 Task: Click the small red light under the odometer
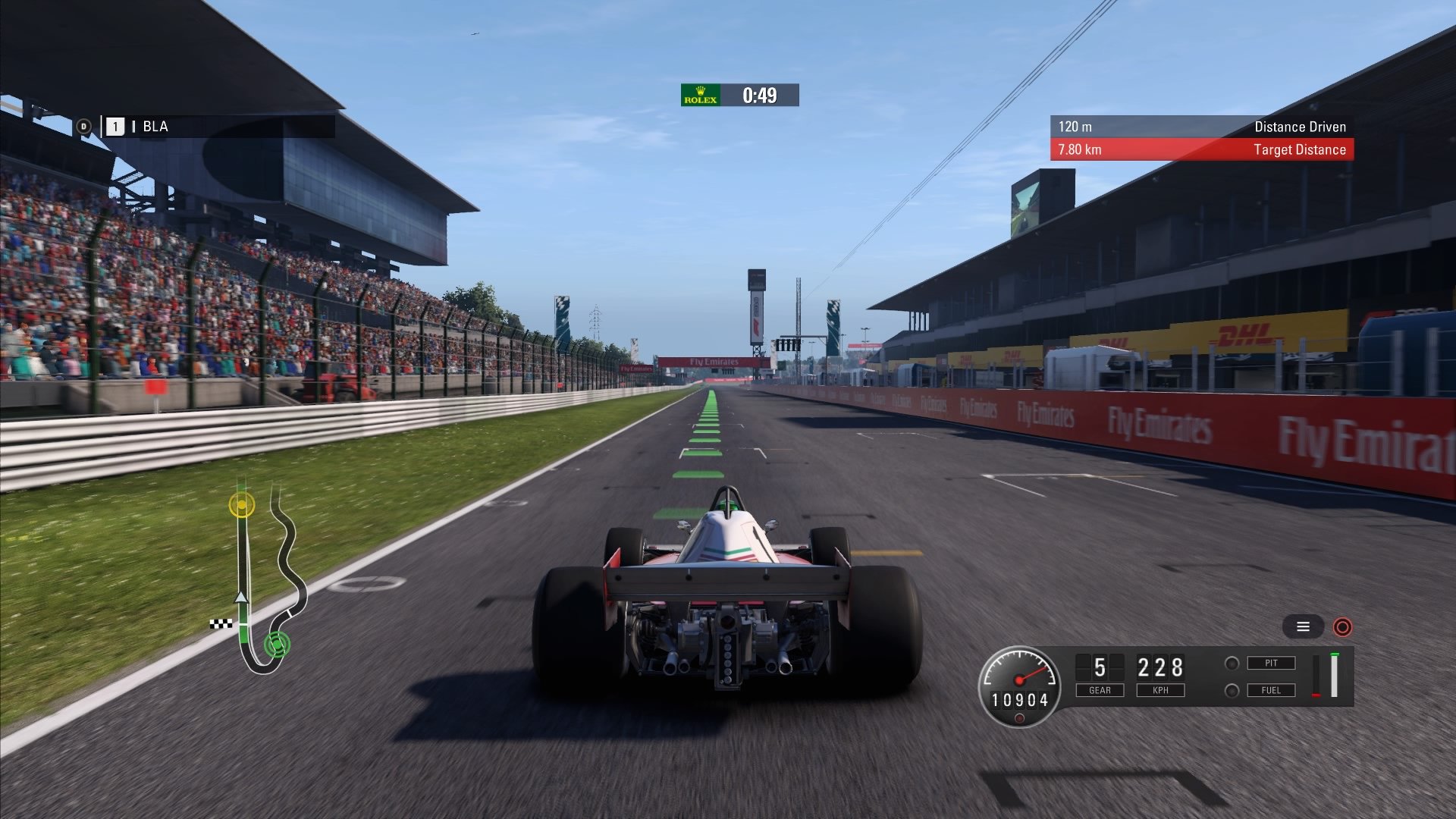point(1019,717)
